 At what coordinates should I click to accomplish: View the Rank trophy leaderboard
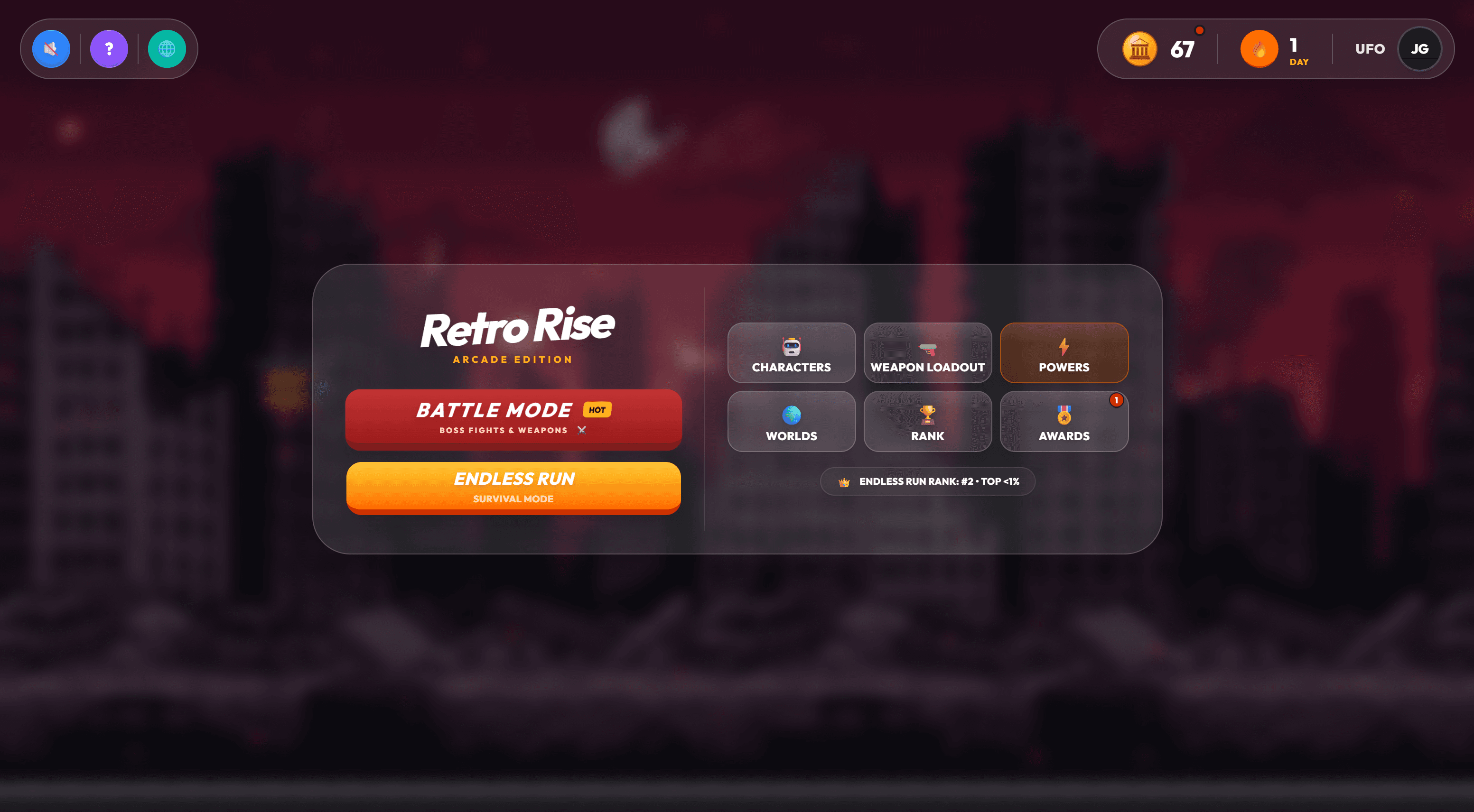(928, 422)
